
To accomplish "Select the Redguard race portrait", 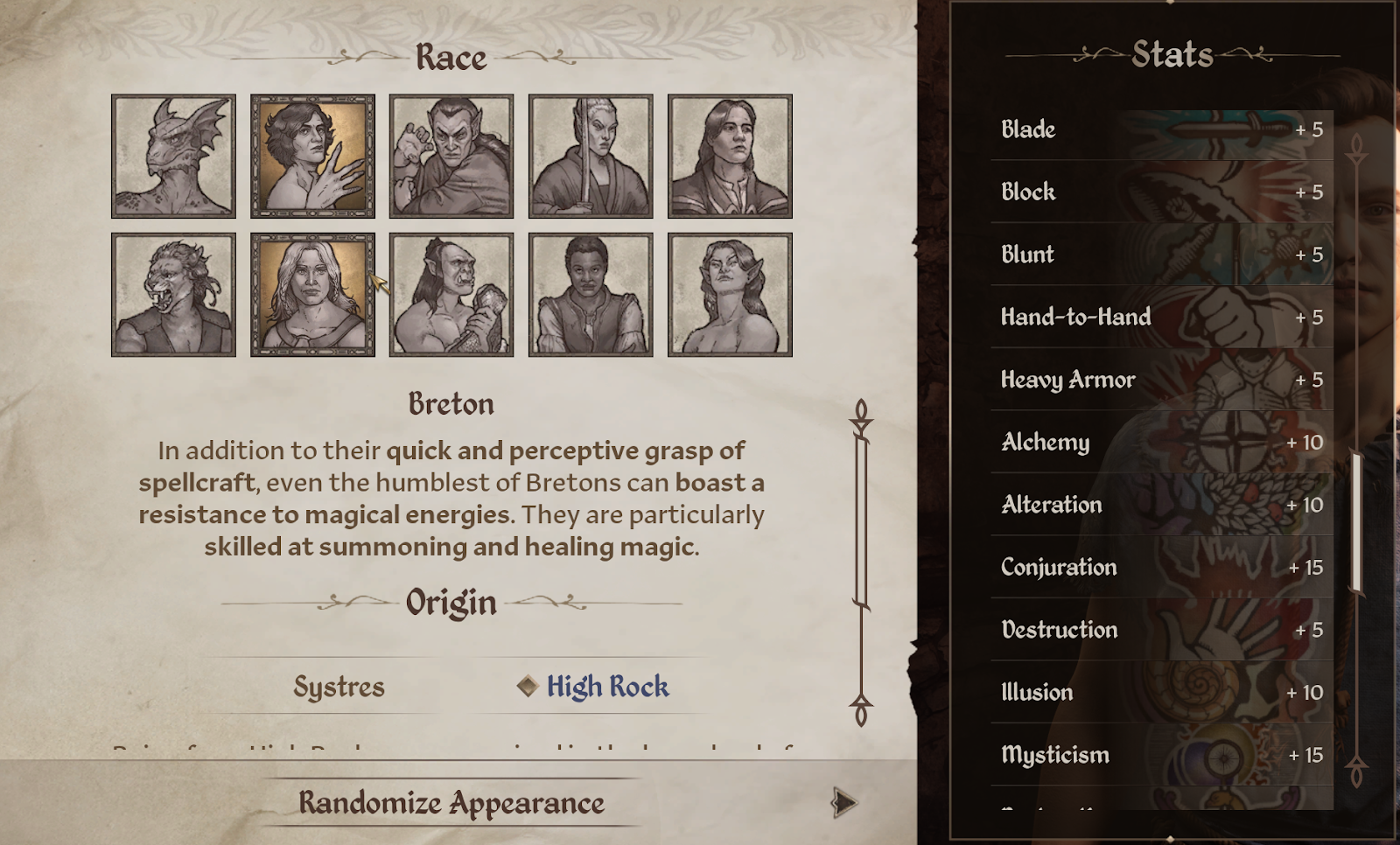I will pyautogui.click(x=591, y=295).
